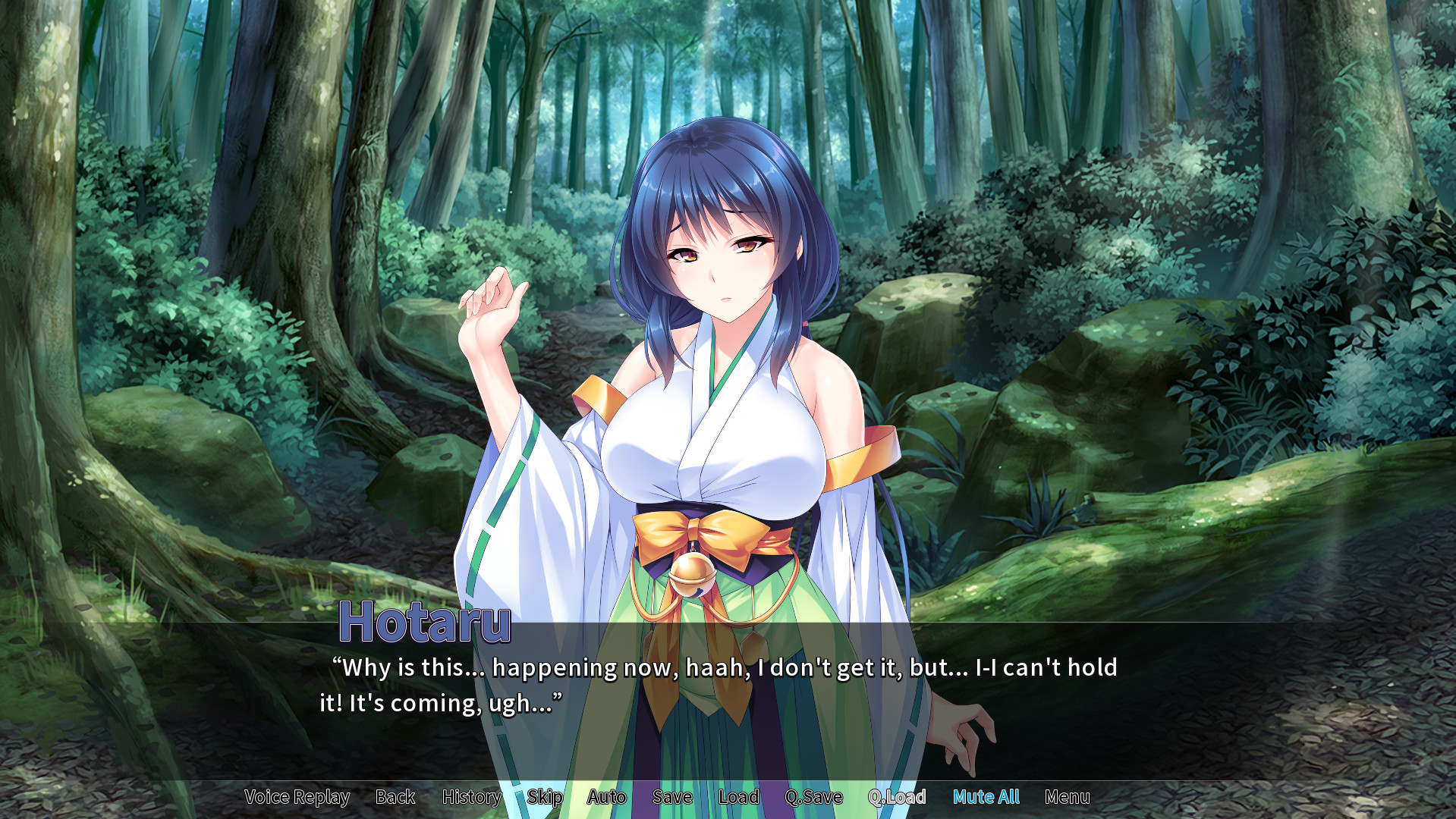Screen dimensions: 1456x819
Task: Disable the highlighted Mute All option
Action: [985, 797]
